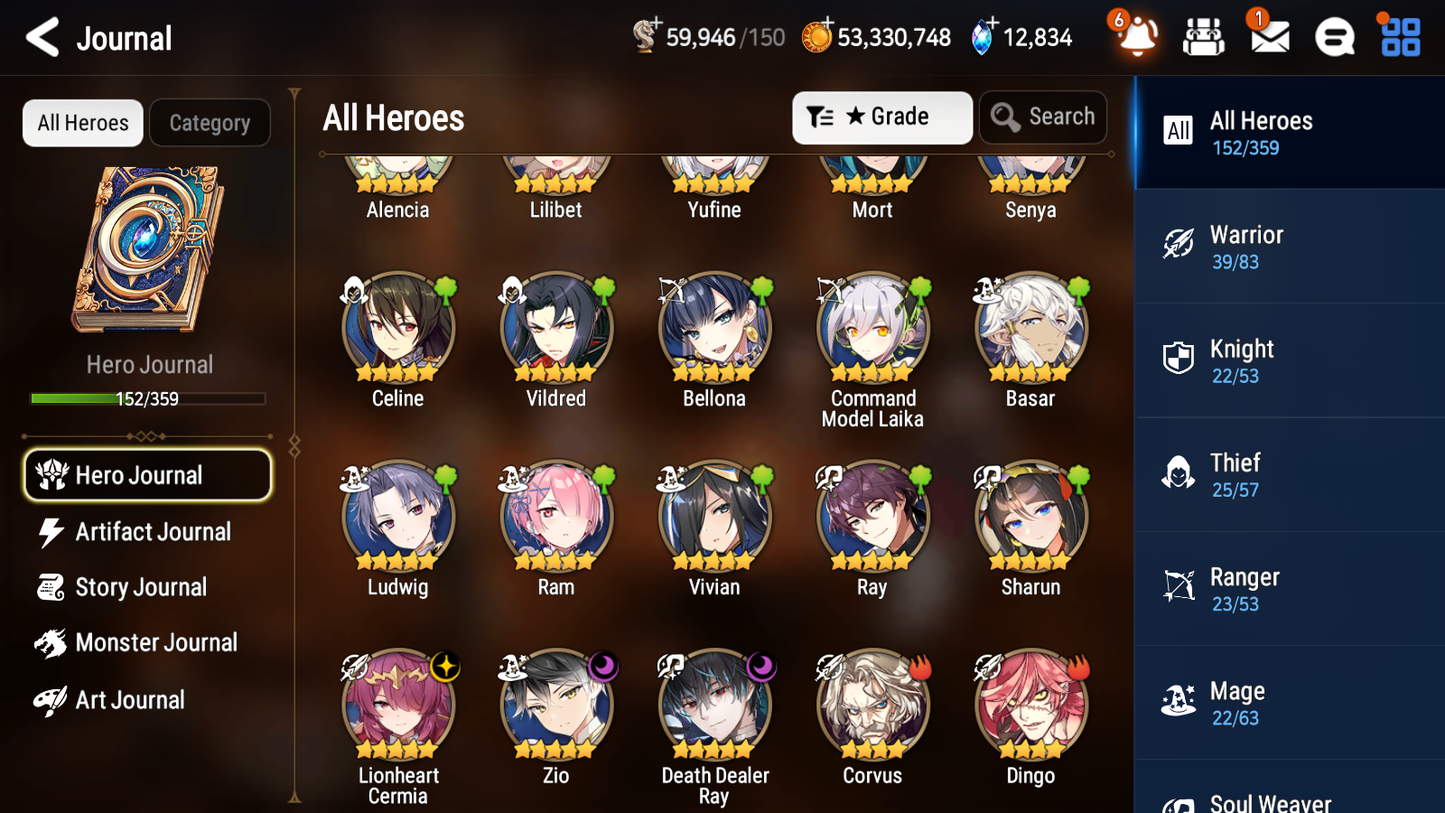The image size is (1445, 813).
Task: Open hero Search
Action: pos(1043,117)
